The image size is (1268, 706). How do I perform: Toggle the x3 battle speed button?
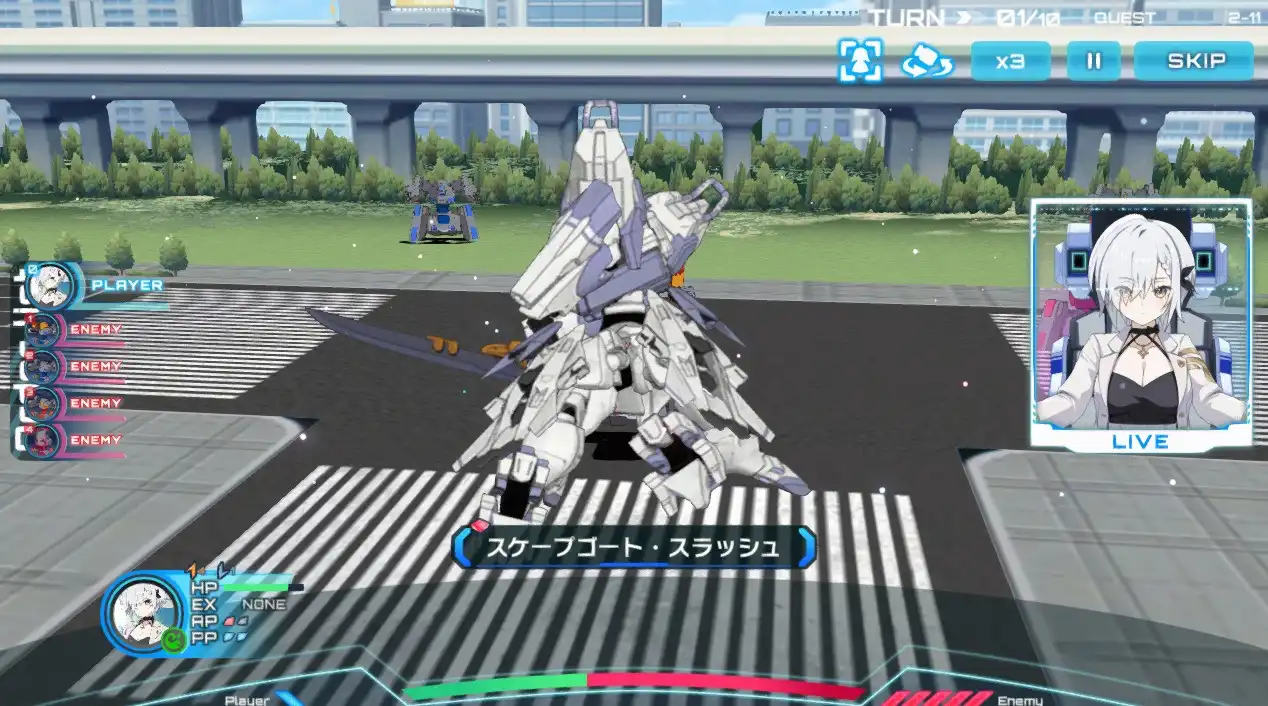pos(1010,61)
